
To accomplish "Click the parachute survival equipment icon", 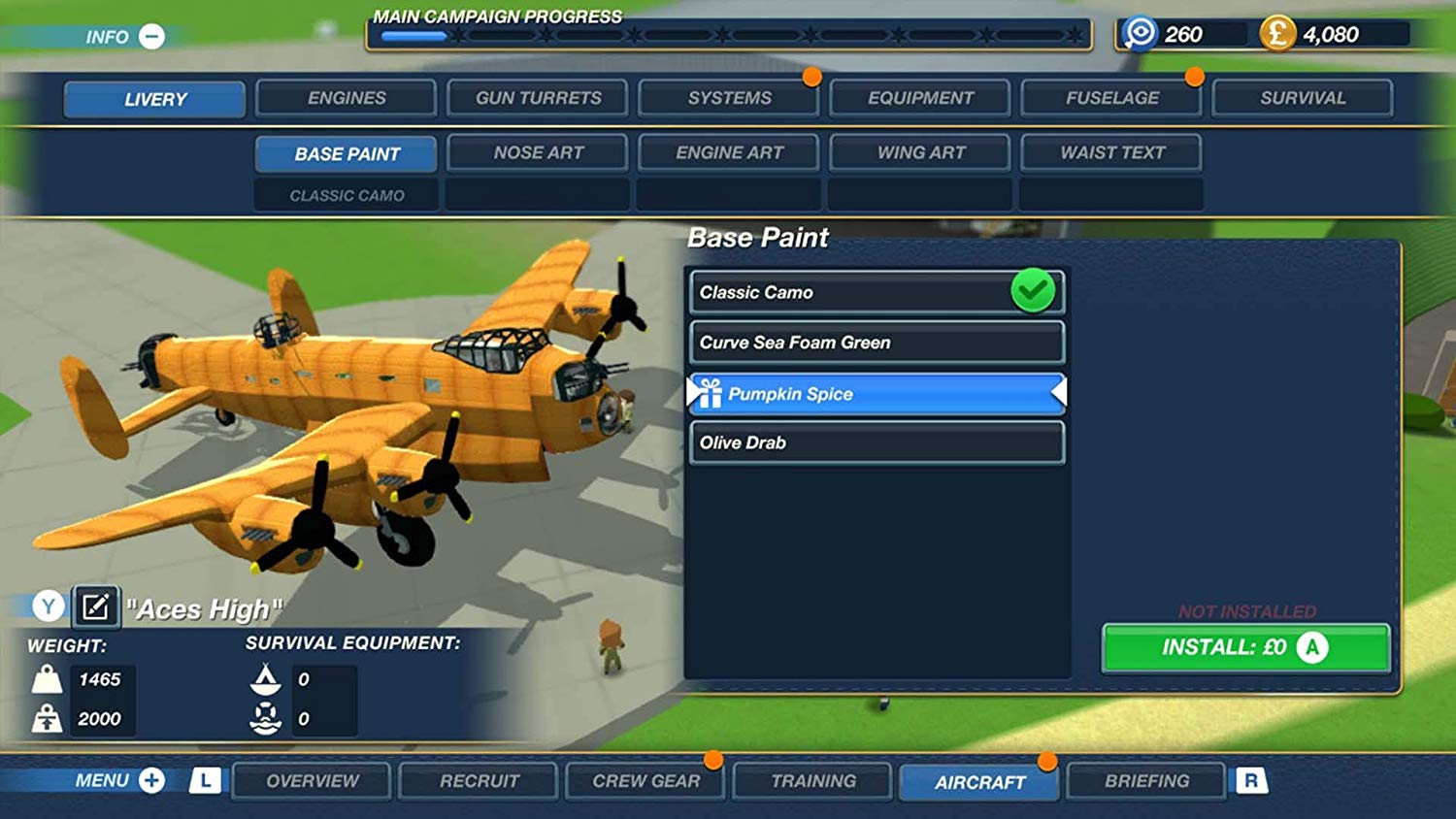I will point(264,679).
